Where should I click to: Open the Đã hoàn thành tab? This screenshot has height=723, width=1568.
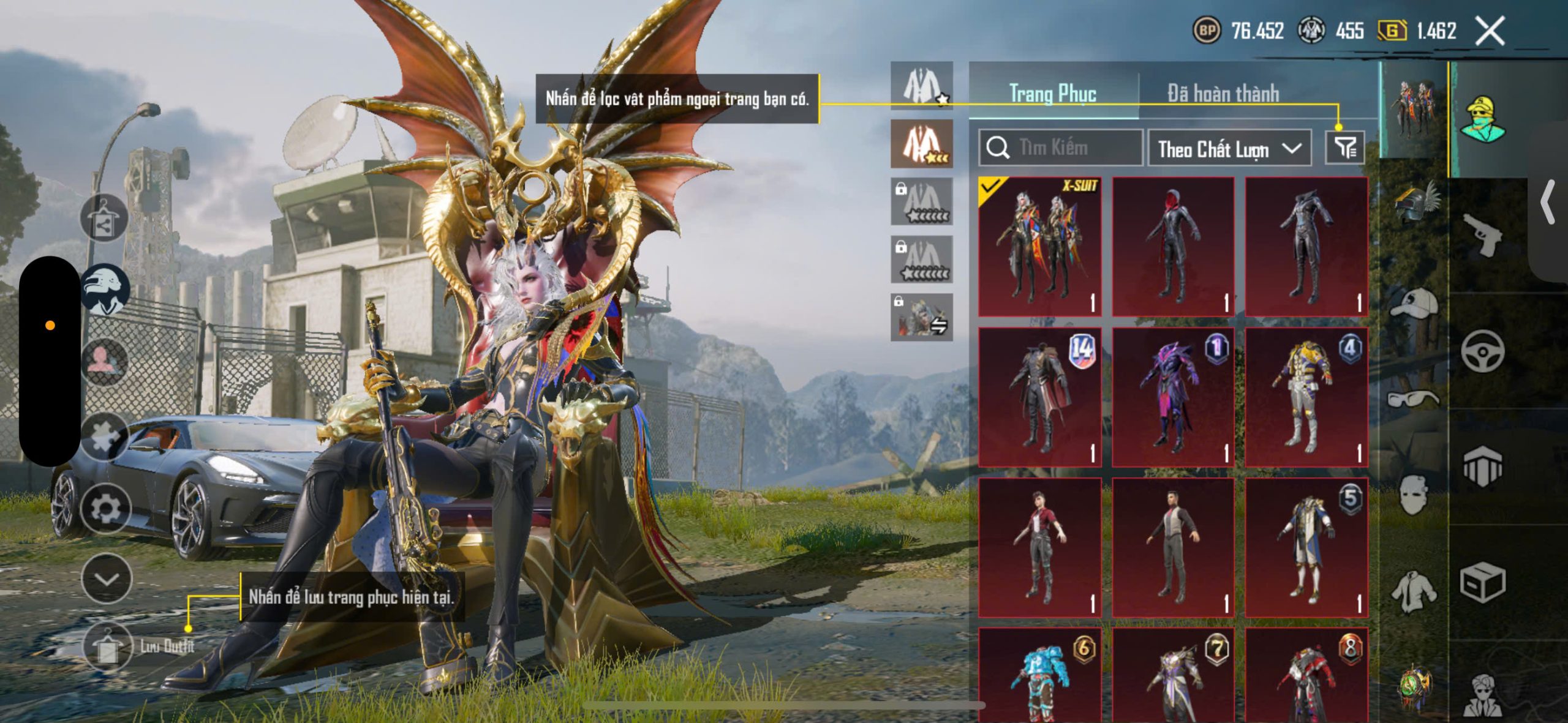pos(1223,94)
